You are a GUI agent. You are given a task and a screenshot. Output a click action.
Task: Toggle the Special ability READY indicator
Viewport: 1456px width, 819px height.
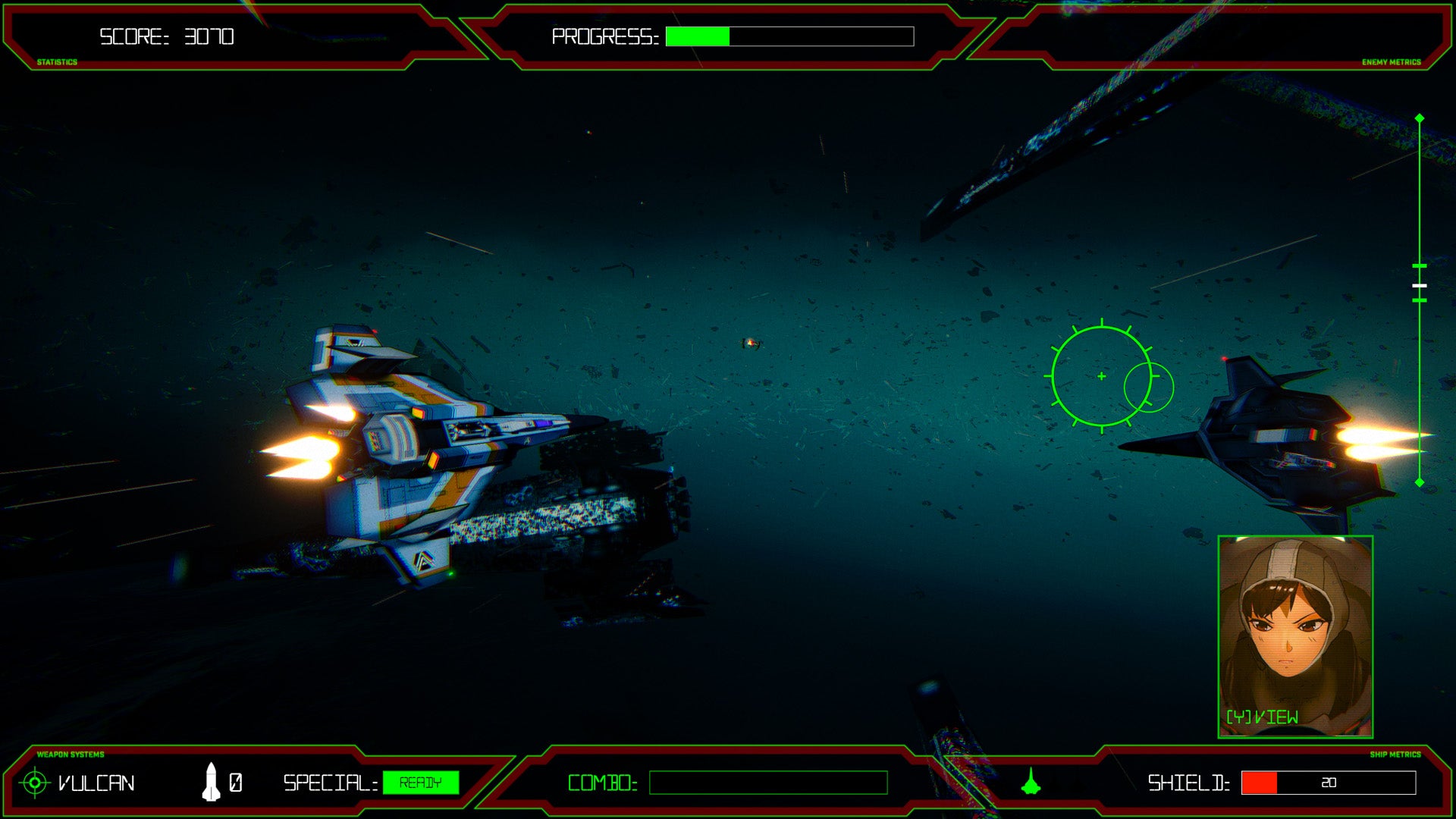click(x=422, y=783)
